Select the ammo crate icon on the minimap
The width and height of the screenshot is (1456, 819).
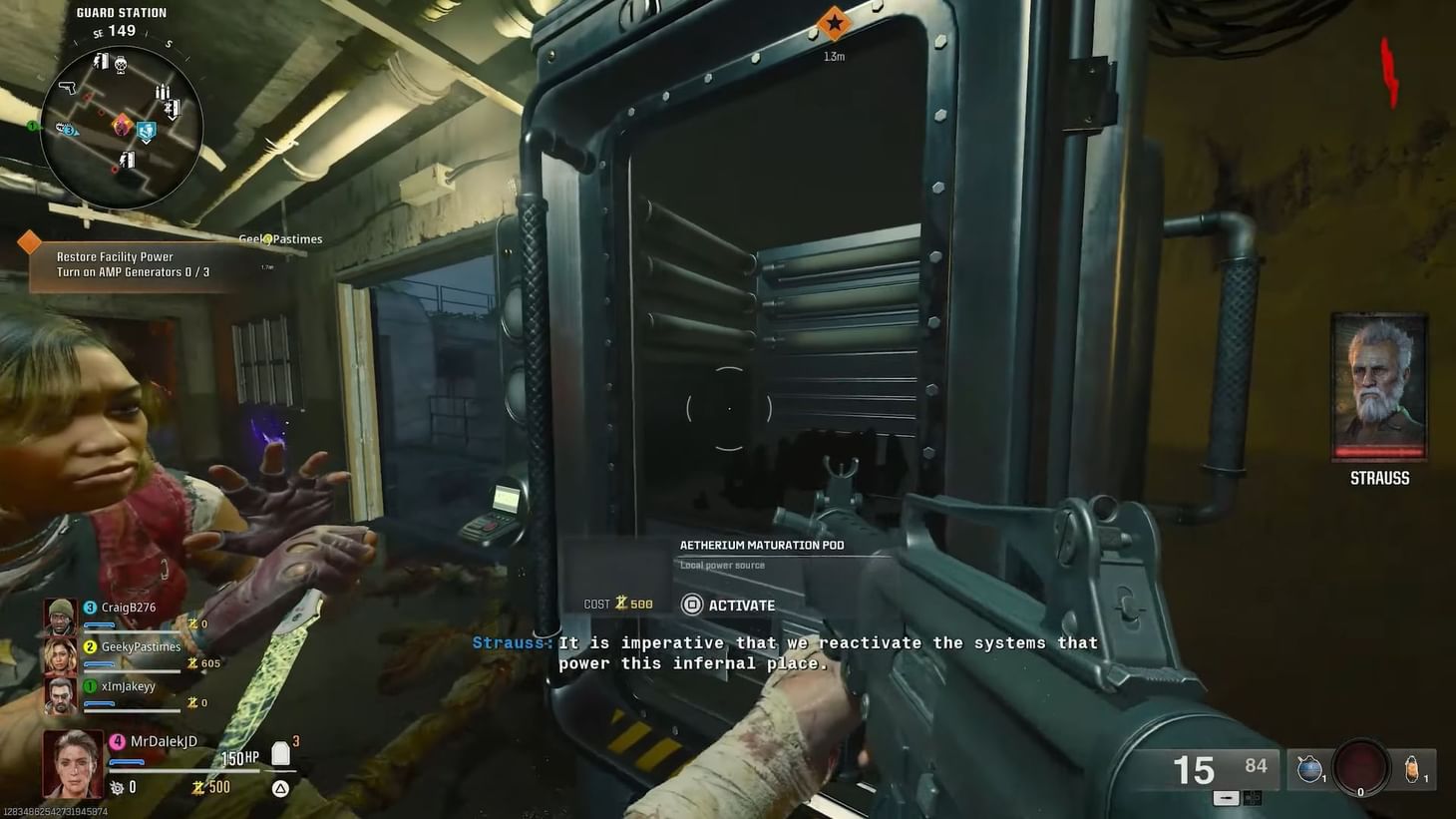point(163,91)
